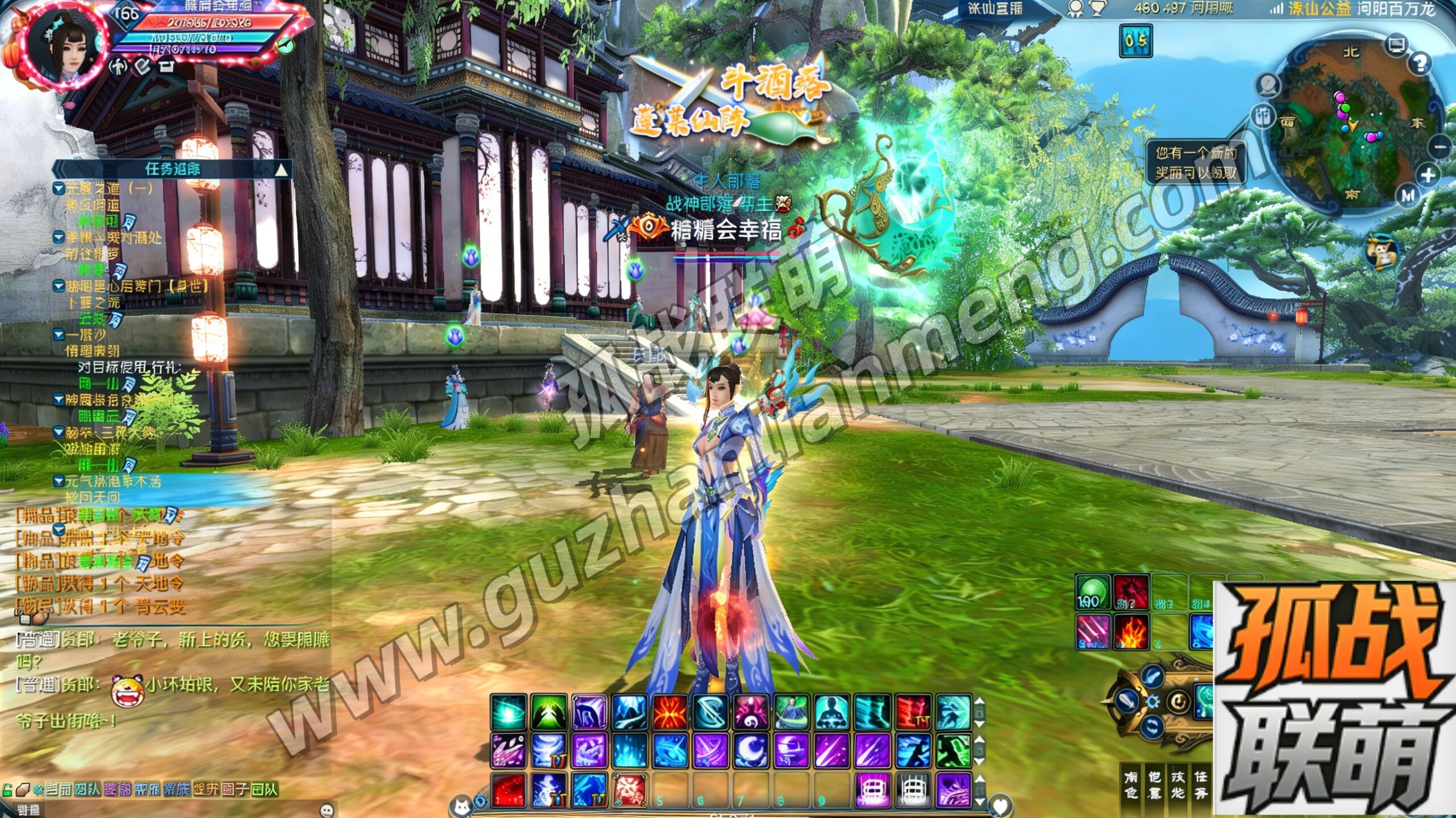
Task: Open the 任务 quest menu button
Action: [1200, 784]
